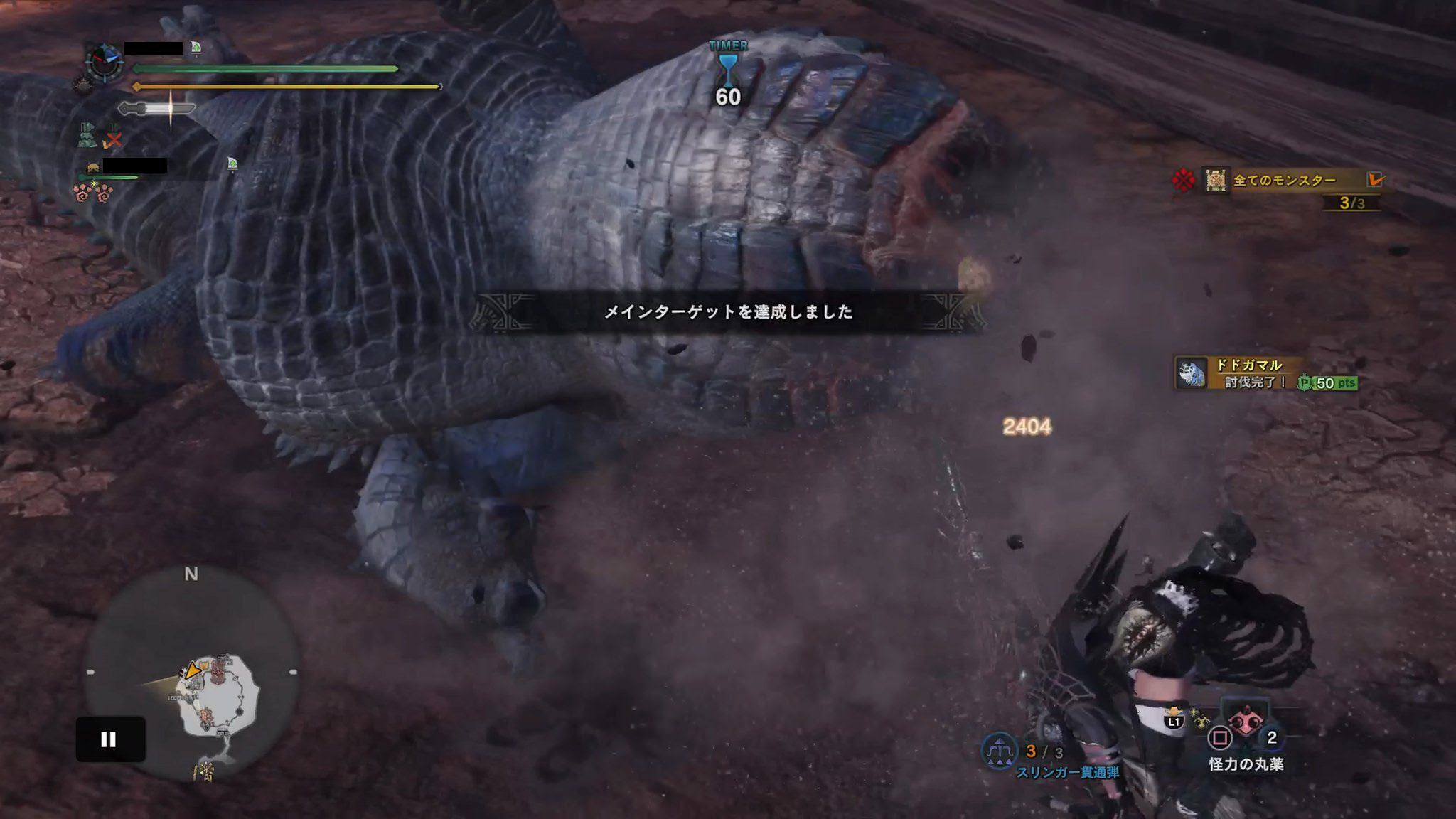1456x819 pixels.
Task: Click the yellow stamina bar
Action: coord(284,87)
